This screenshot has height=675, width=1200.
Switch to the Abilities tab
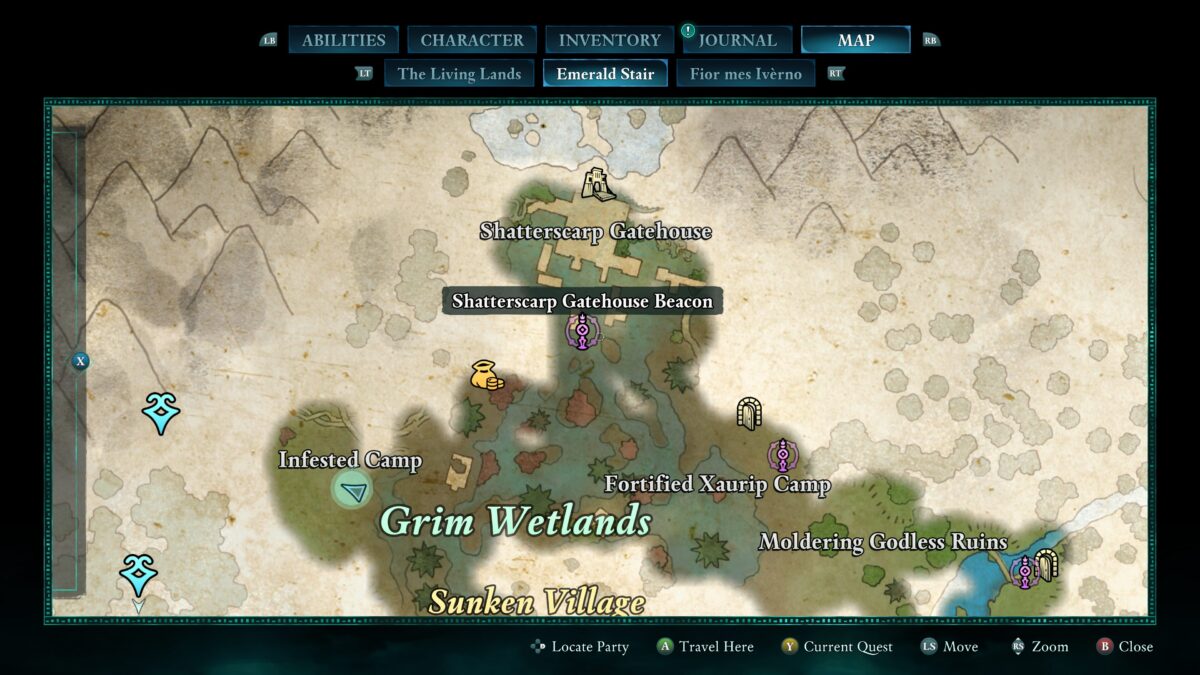[343, 40]
